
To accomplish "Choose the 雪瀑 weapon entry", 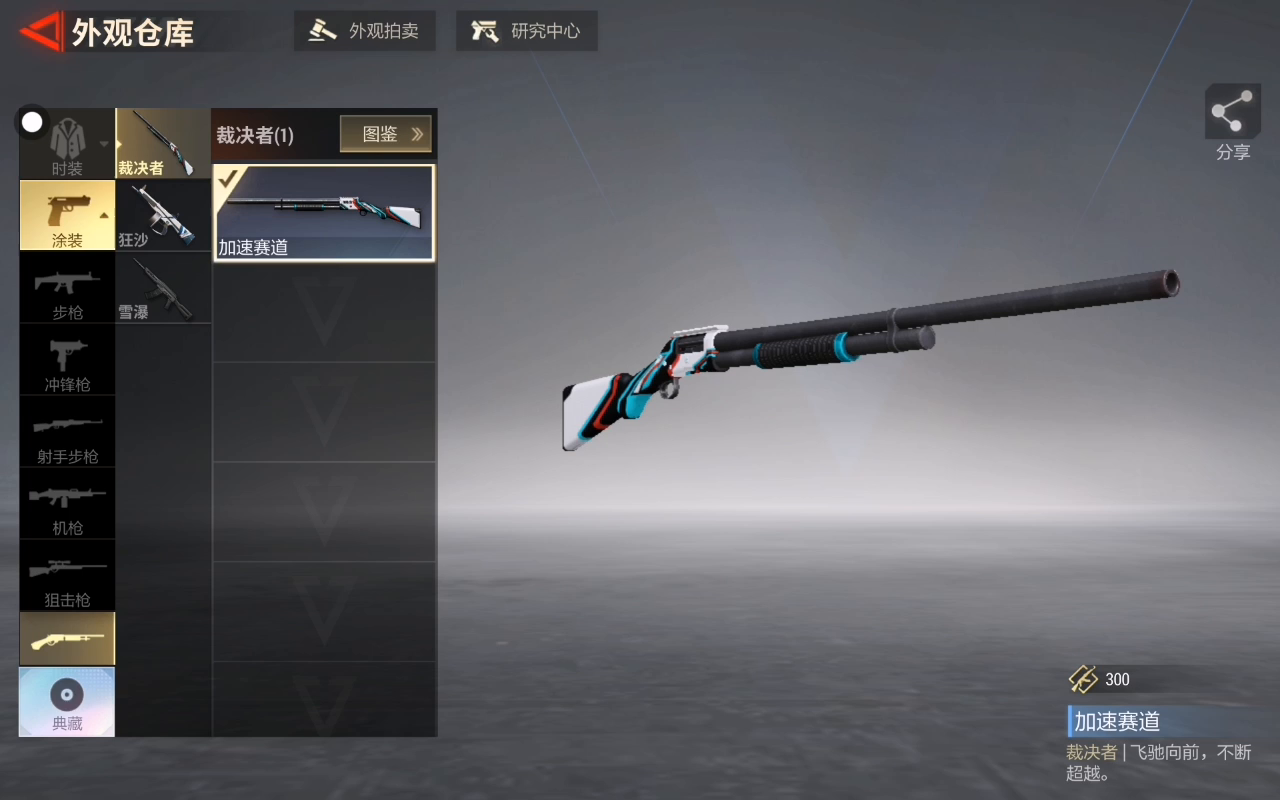I will (163, 288).
